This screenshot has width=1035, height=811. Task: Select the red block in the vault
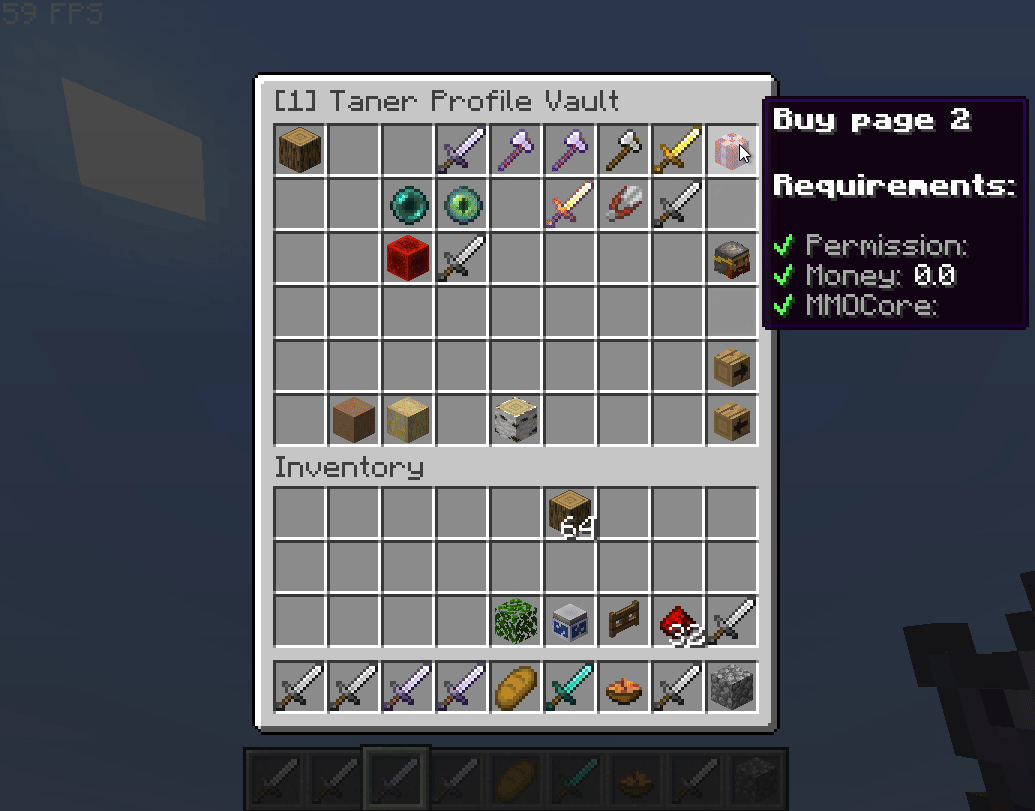[407, 259]
